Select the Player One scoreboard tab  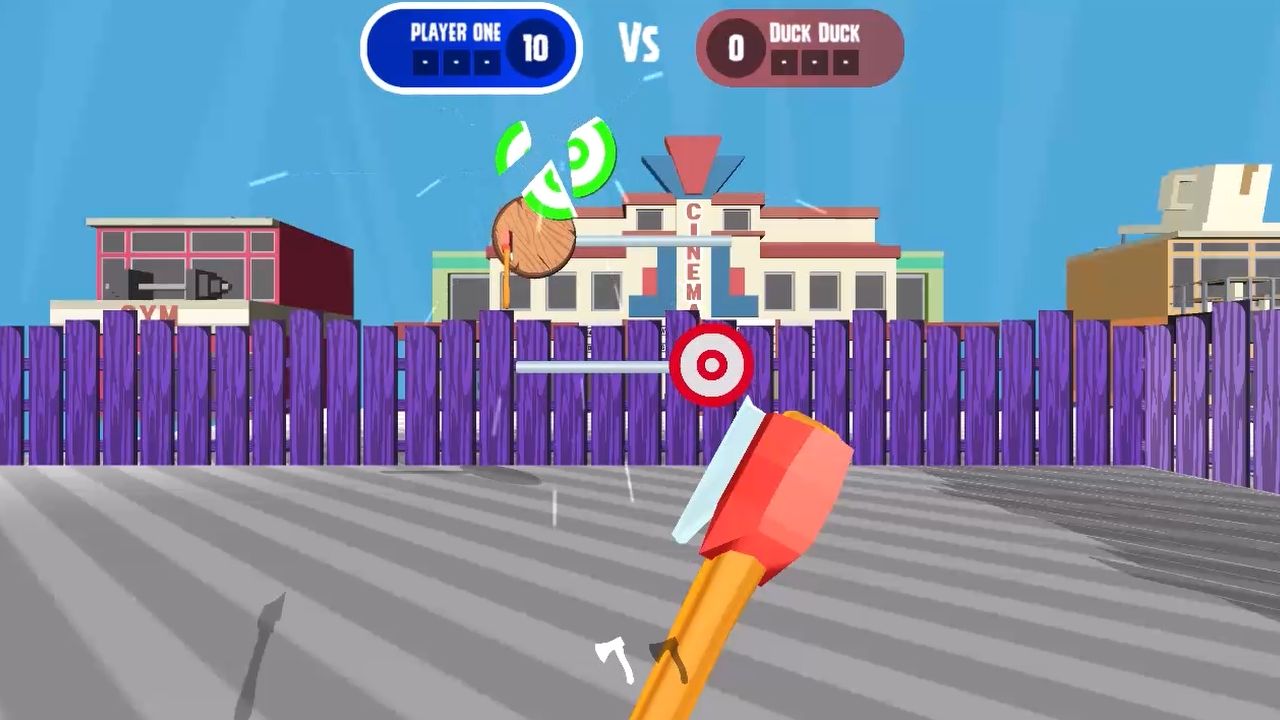[x=455, y=33]
